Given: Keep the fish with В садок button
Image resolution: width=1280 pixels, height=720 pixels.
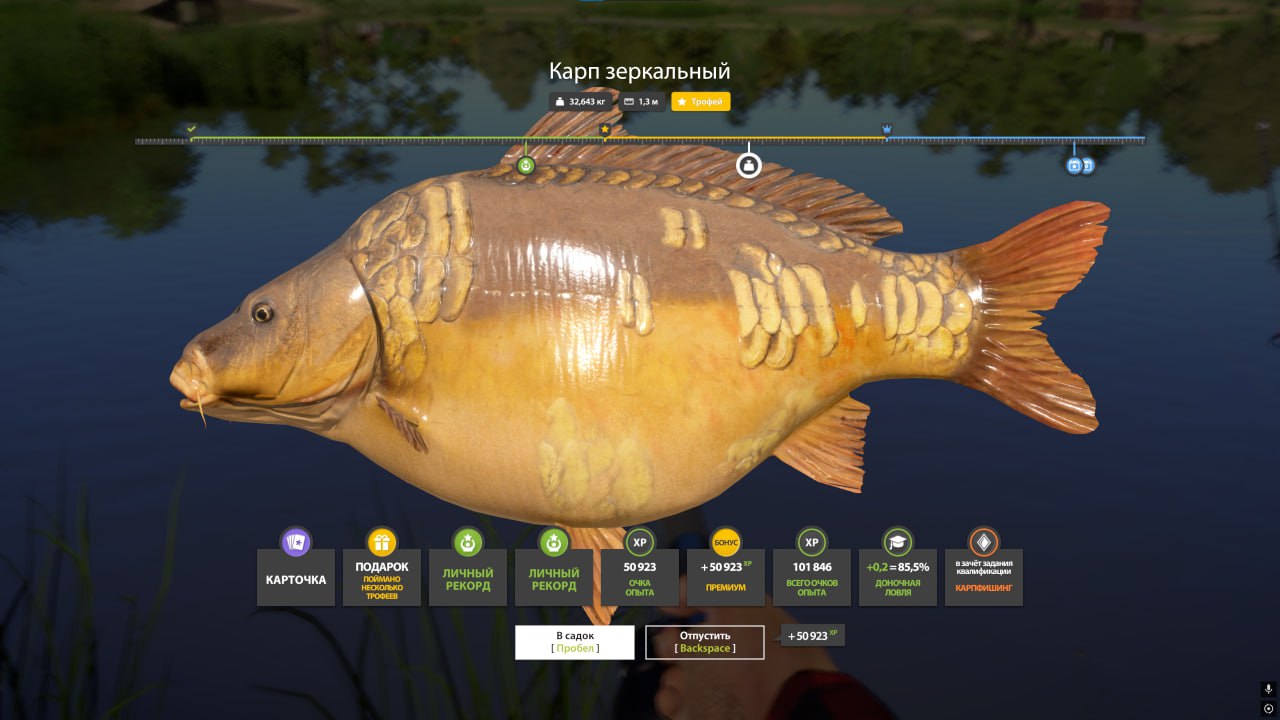Looking at the screenshot, I should click(x=574, y=642).
